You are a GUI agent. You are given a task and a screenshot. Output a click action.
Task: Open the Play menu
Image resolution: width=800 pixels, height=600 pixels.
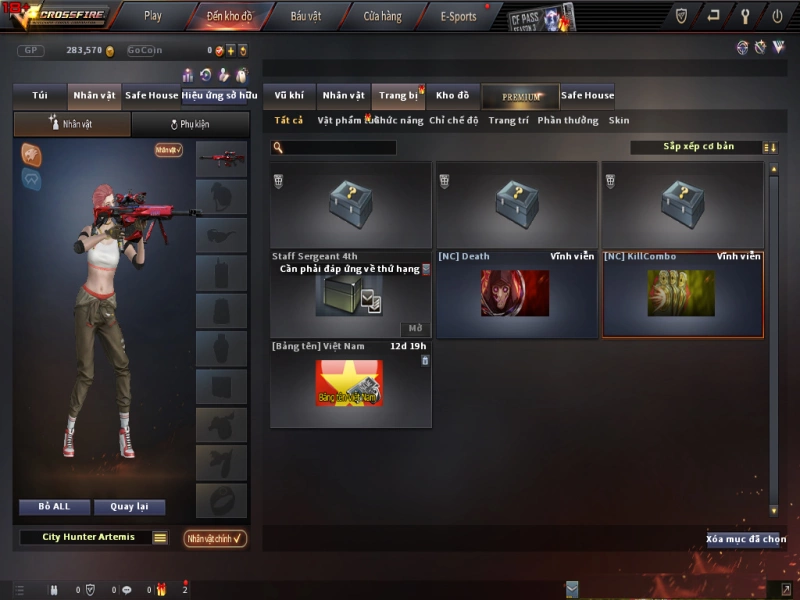point(152,16)
